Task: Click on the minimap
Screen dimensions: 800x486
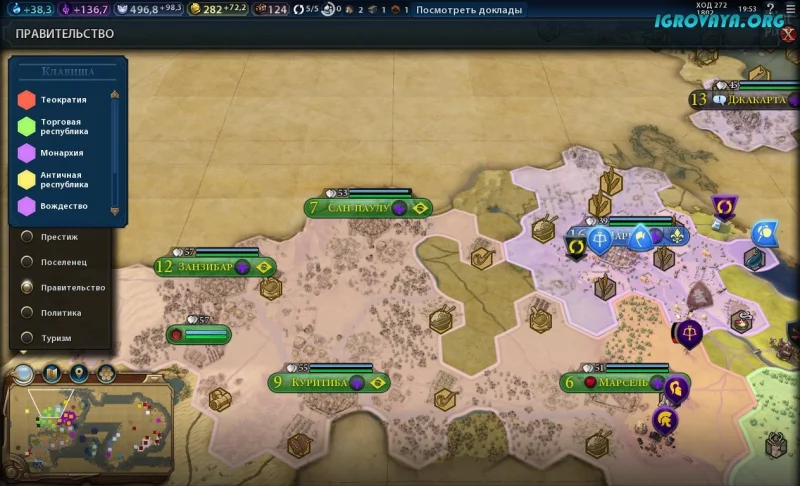Action: (90, 428)
